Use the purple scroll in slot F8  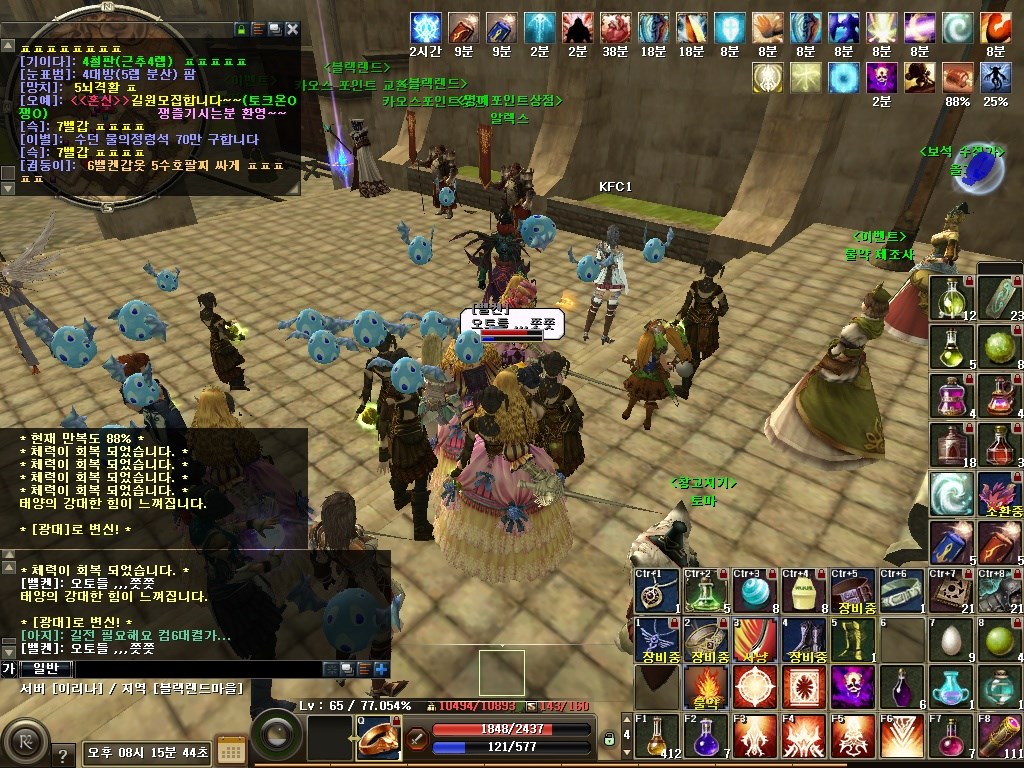998,737
